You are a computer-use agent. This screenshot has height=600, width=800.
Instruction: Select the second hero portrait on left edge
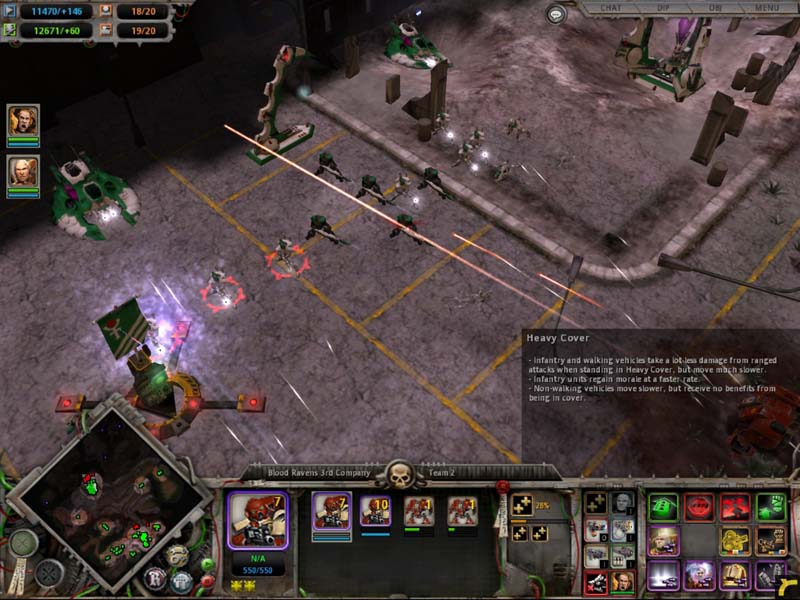point(22,172)
